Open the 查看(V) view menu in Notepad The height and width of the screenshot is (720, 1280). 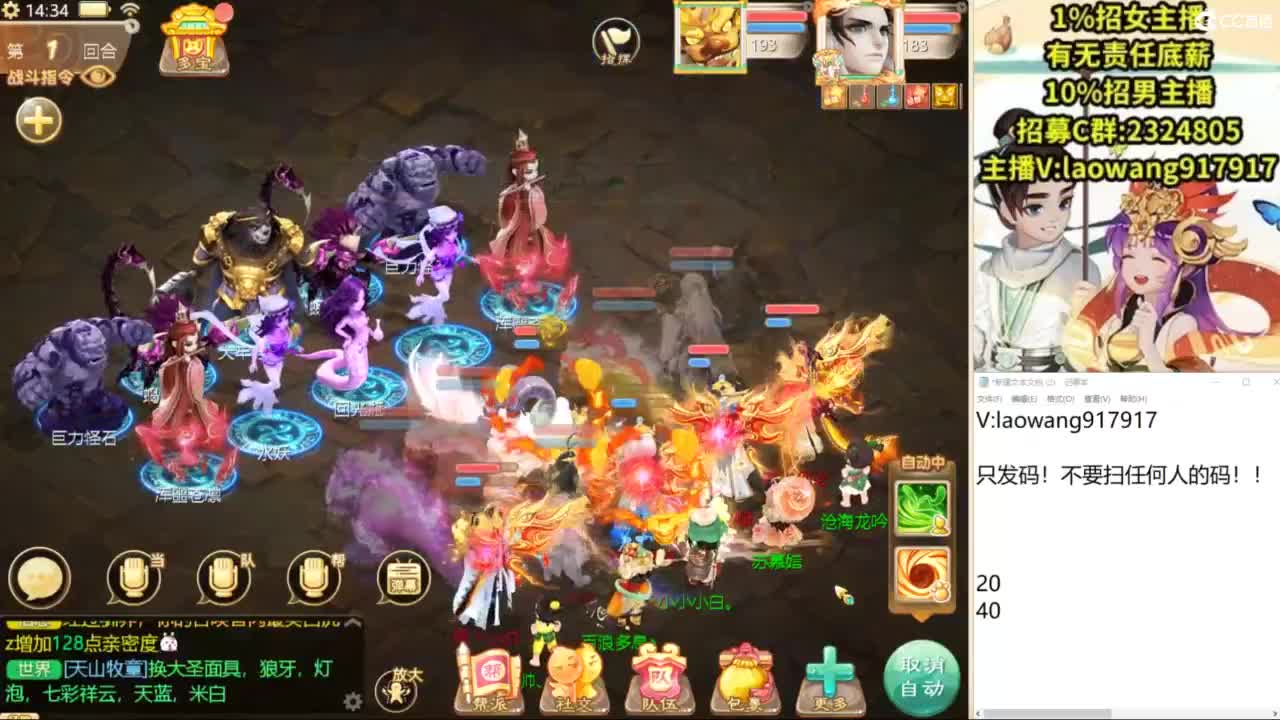click(x=1098, y=398)
